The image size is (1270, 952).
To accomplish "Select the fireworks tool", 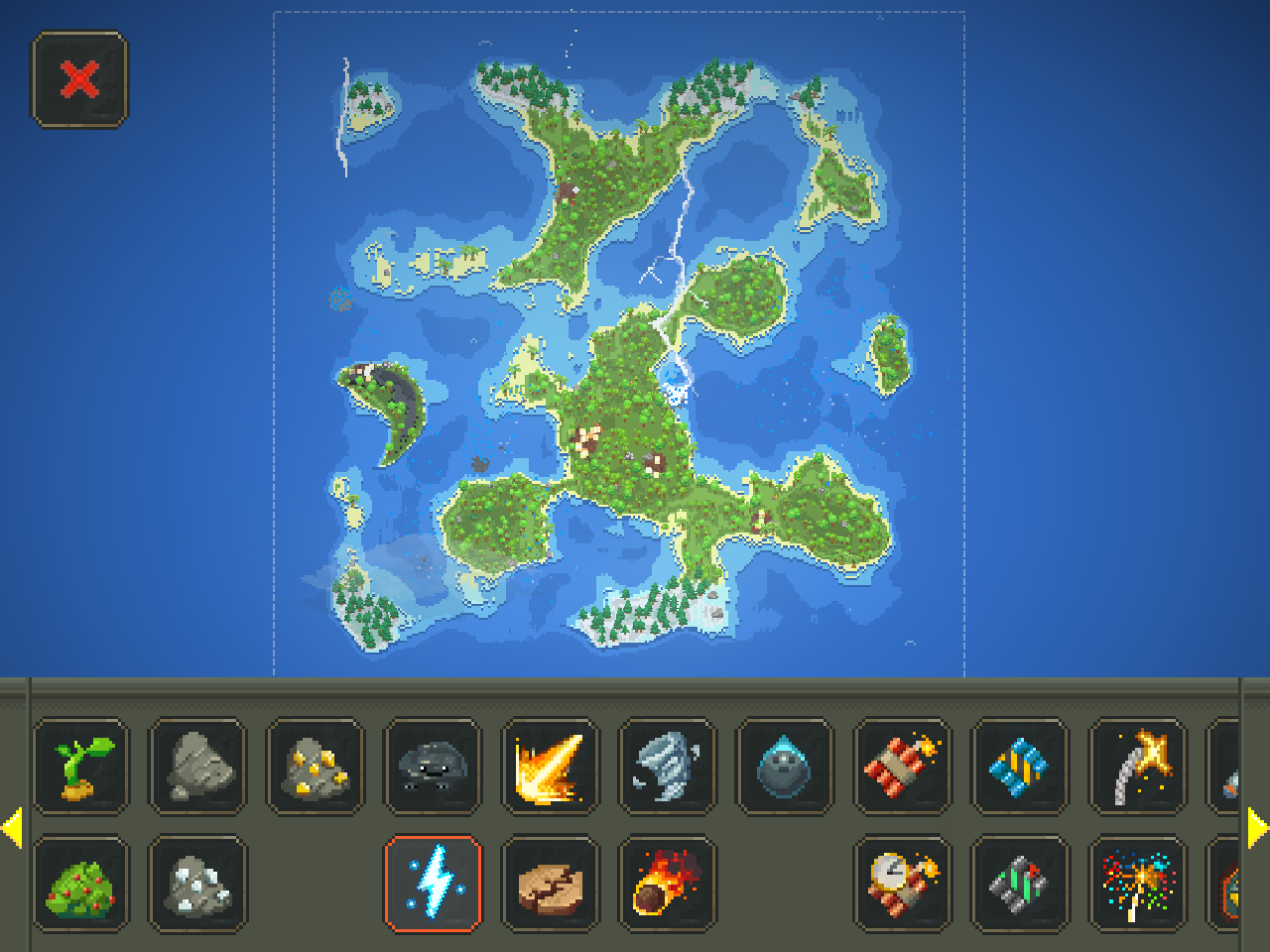I will pos(1138,886).
